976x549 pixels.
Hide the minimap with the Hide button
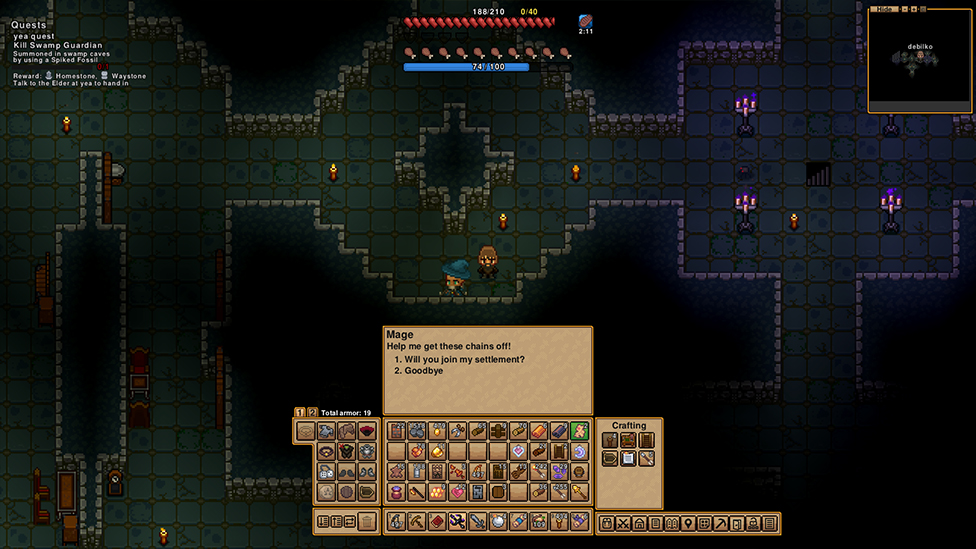coord(882,9)
